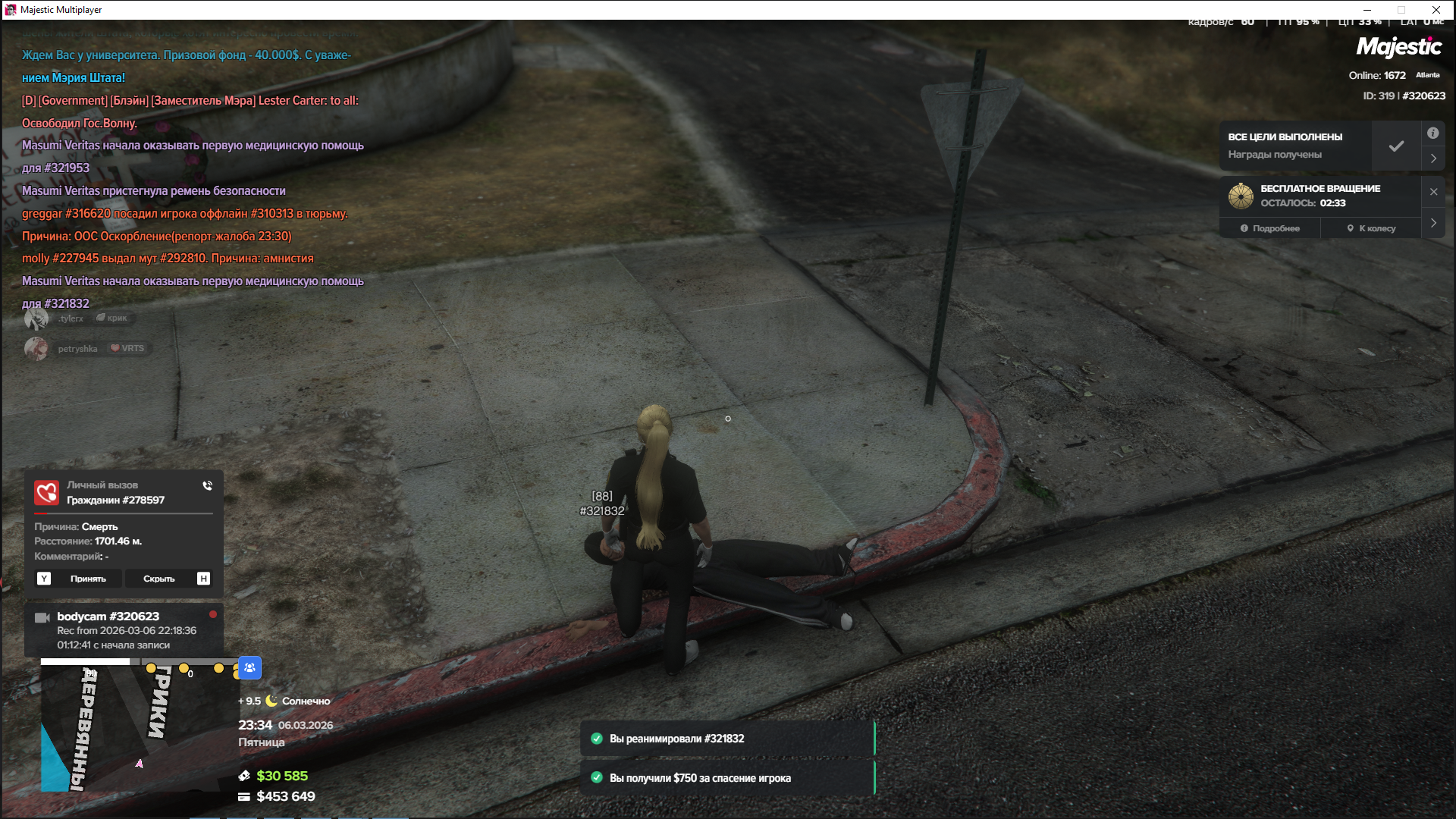This screenshot has width=1456, height=819.
Task: Go to the wheel via К колесу
Action: [1371, 228]
